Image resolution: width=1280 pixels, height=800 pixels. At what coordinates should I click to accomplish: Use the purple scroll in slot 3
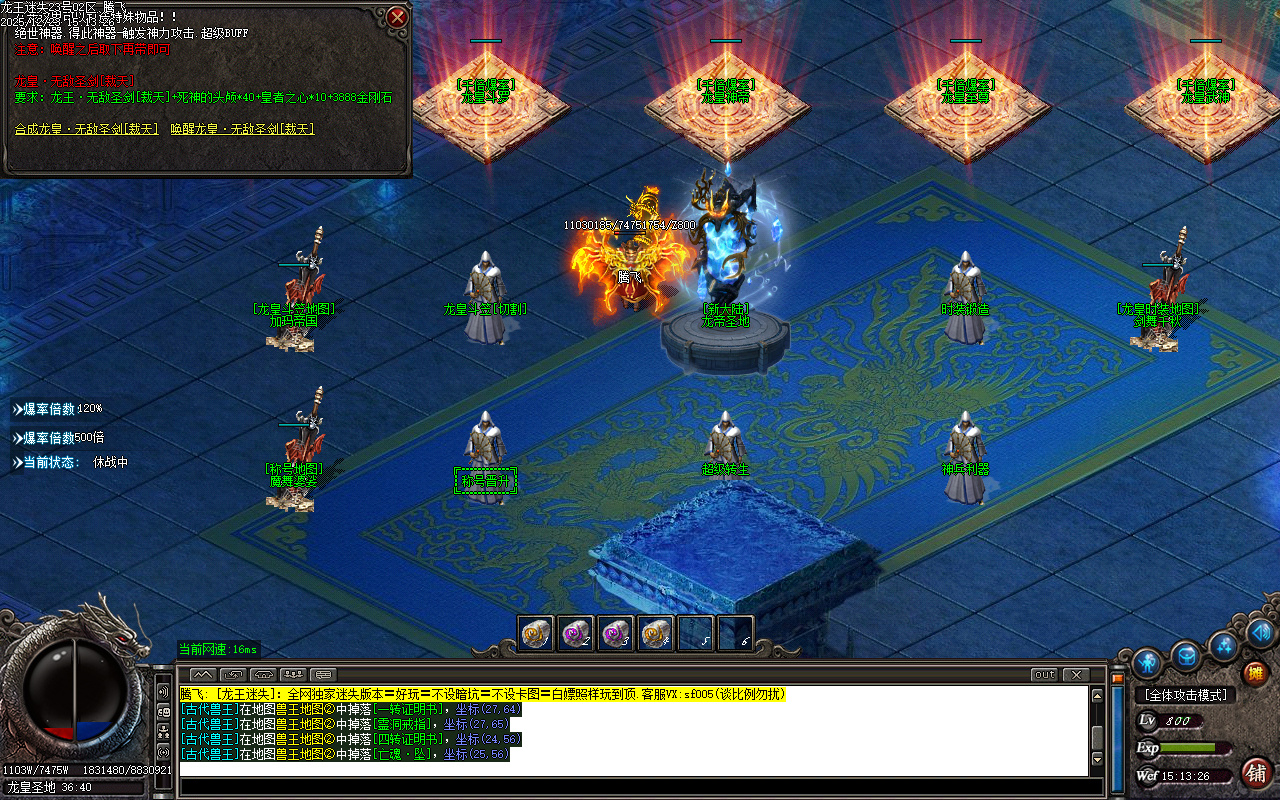point(615,633)
